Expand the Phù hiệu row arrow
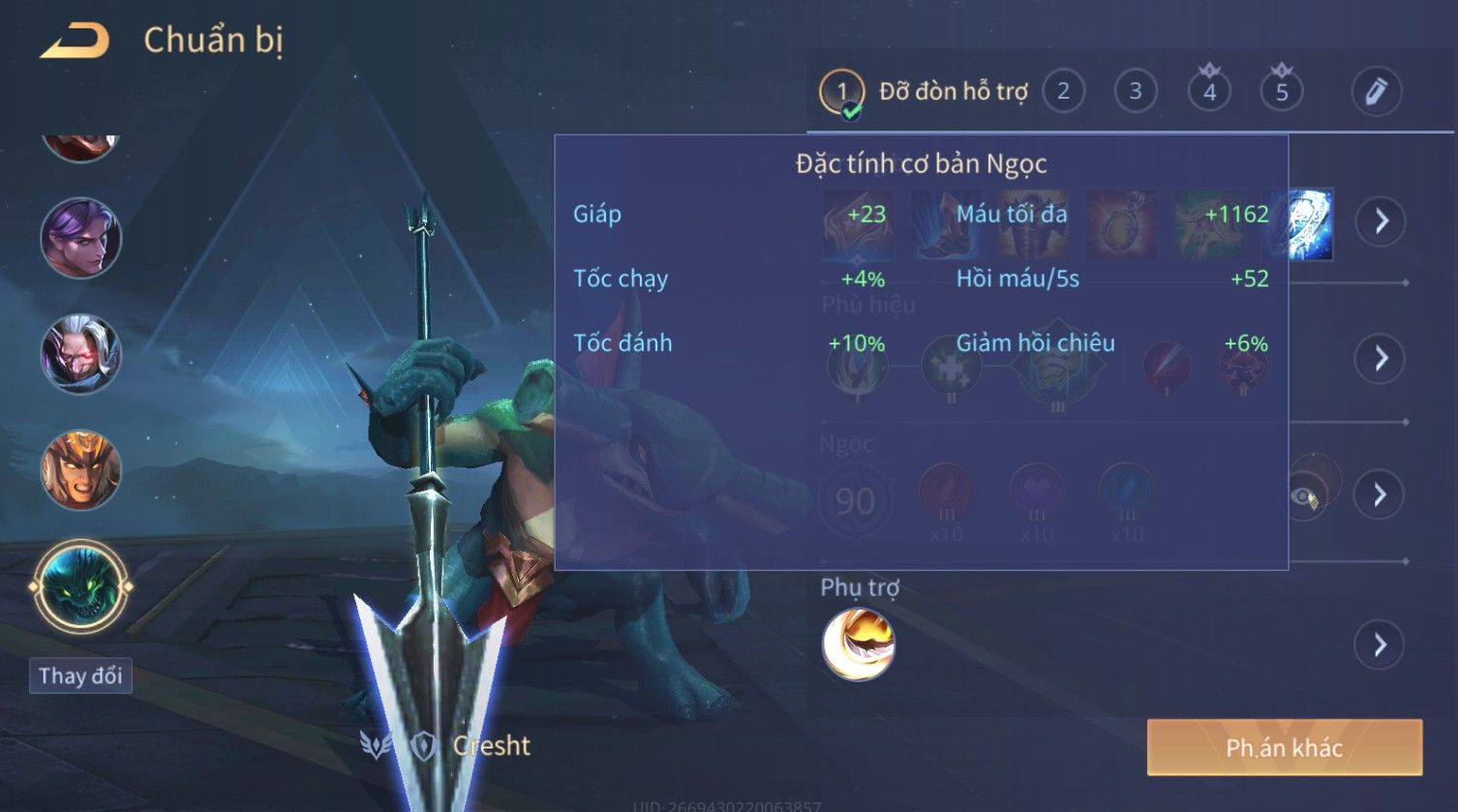The width and height of the screenshot is (1458, 812). (1381, 359)
